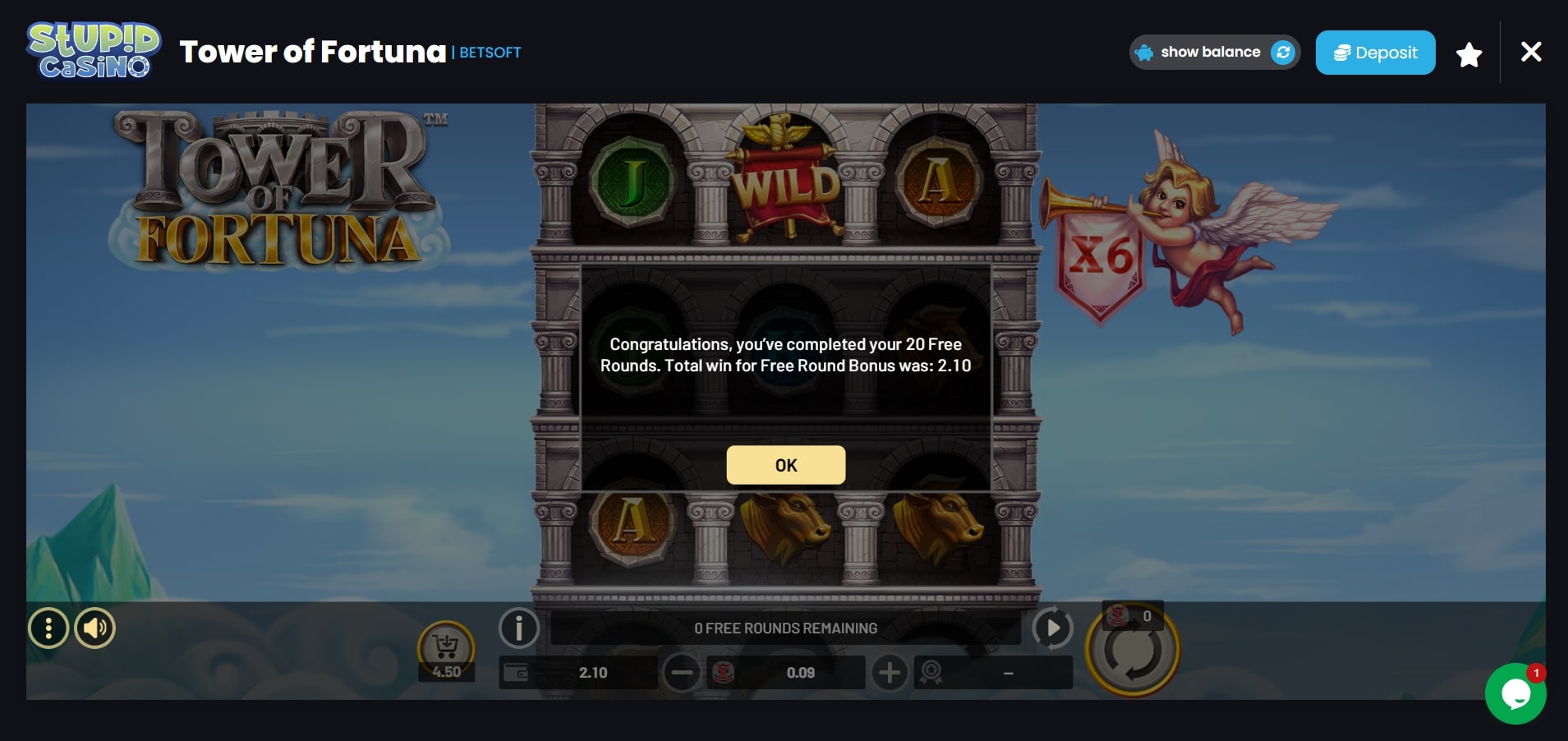Open the three-dot game options menu
The height and width of the screenshot is (741, 1568).
[x=49, y=628]
